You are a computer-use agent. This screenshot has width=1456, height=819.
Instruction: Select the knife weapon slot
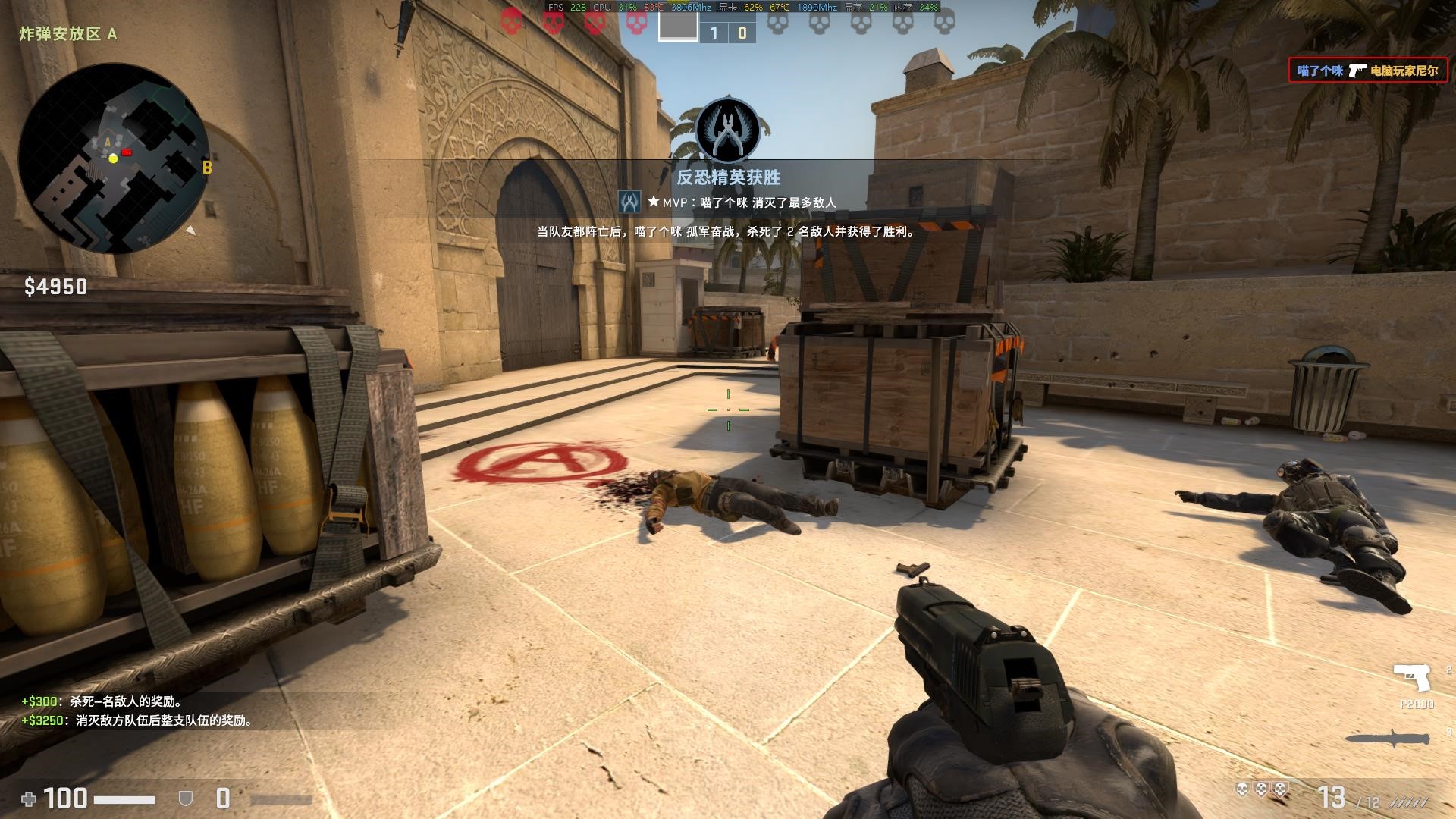(x=1388, y=739)
